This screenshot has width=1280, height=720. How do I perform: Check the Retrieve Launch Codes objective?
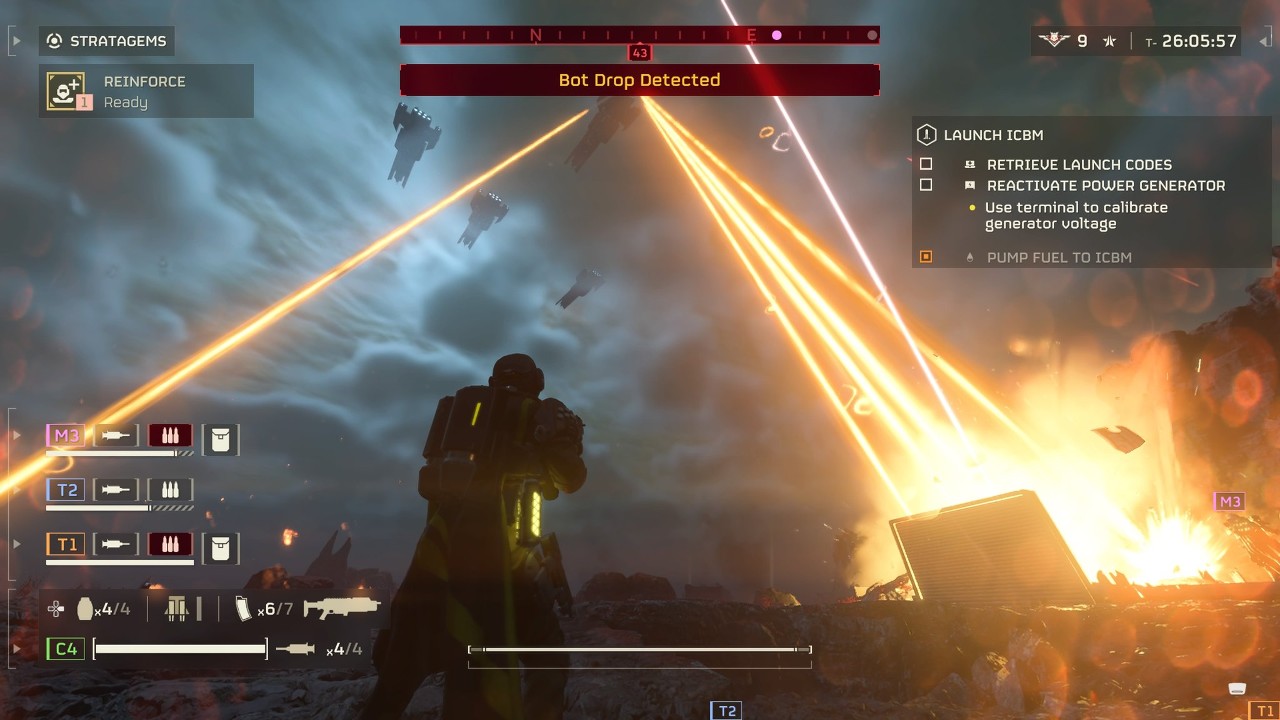926,164
